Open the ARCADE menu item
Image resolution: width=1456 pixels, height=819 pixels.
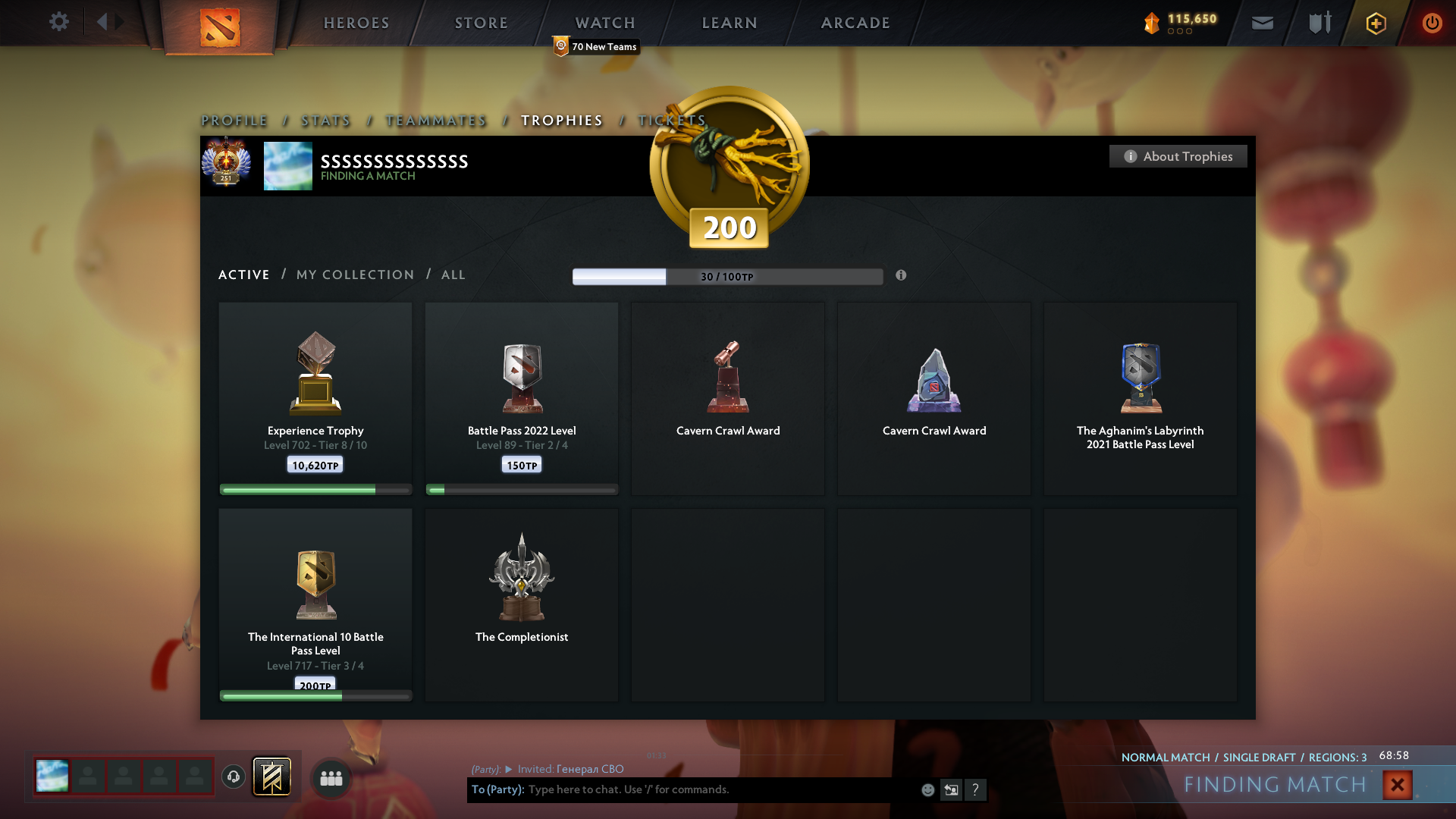pos(855,23)
